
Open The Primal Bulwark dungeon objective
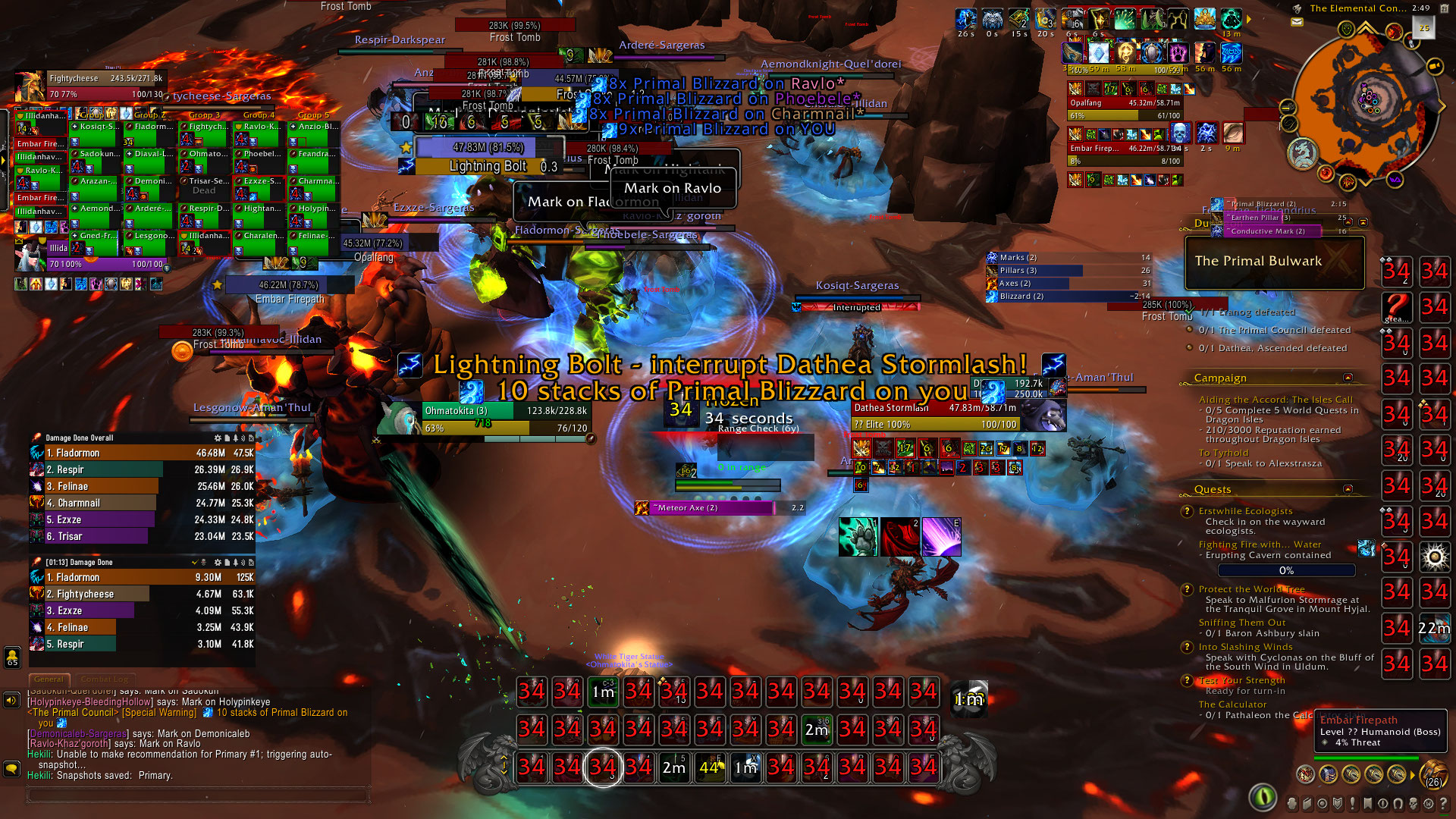point(1274,262)
